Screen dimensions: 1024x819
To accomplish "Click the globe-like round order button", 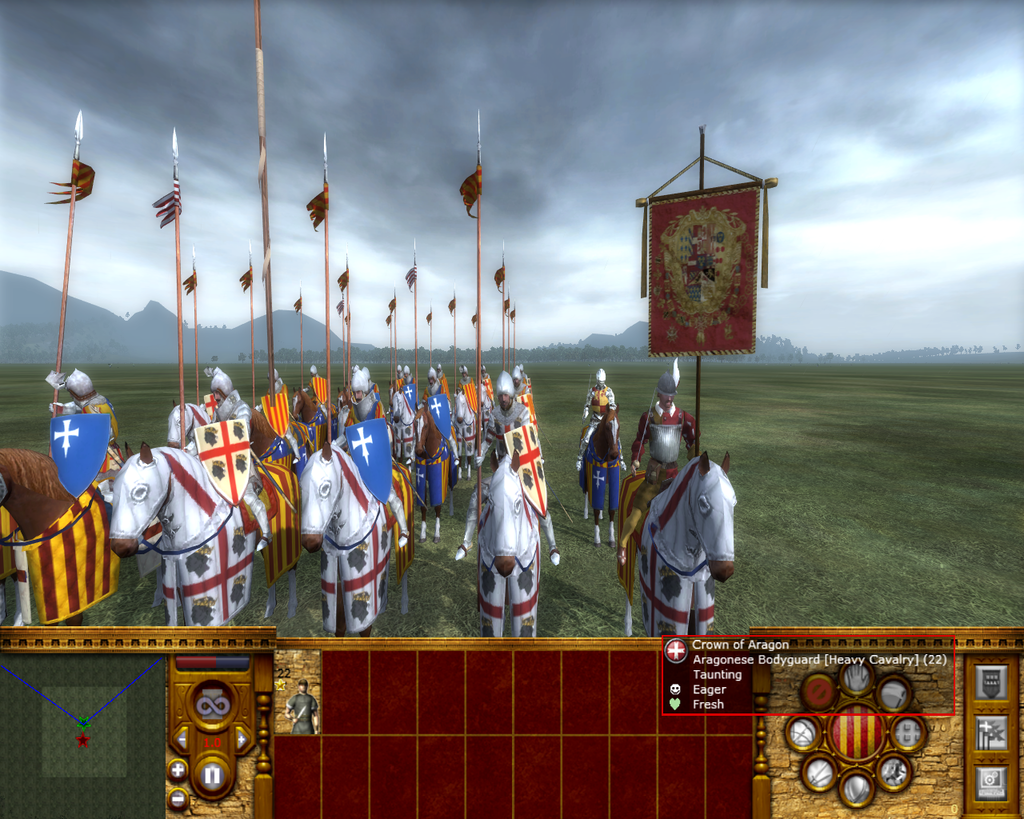I will [803, 733].
